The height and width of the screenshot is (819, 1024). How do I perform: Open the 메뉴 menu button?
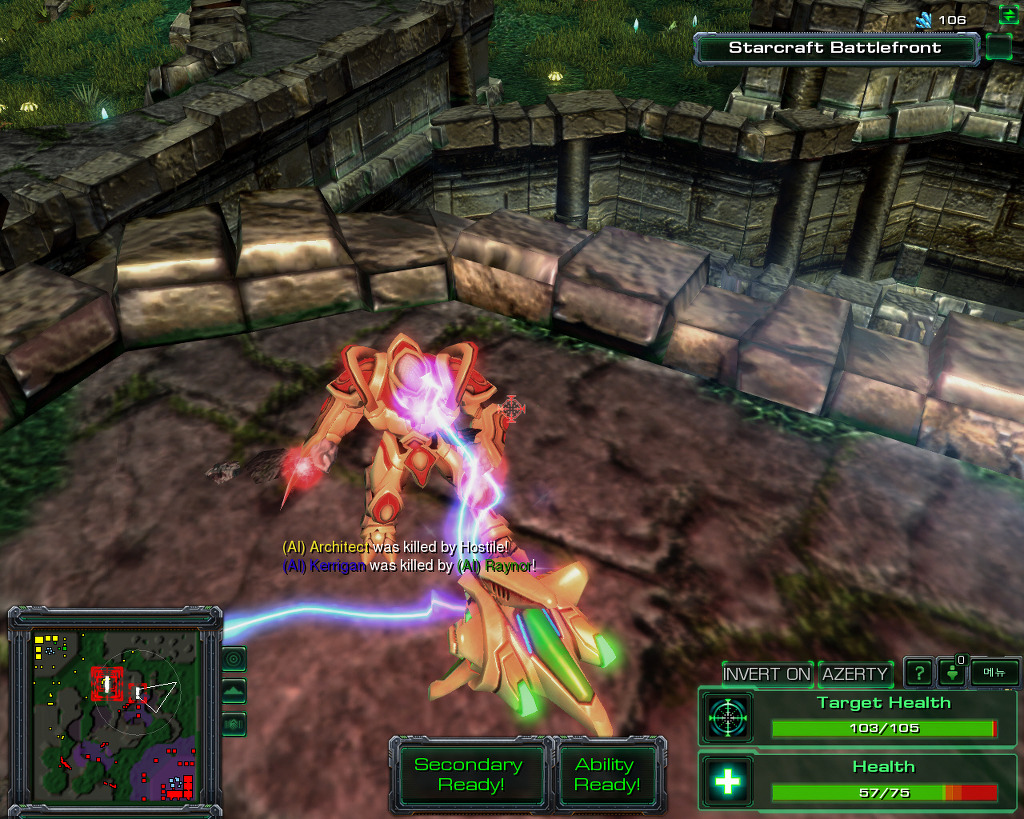click(994, 673)
